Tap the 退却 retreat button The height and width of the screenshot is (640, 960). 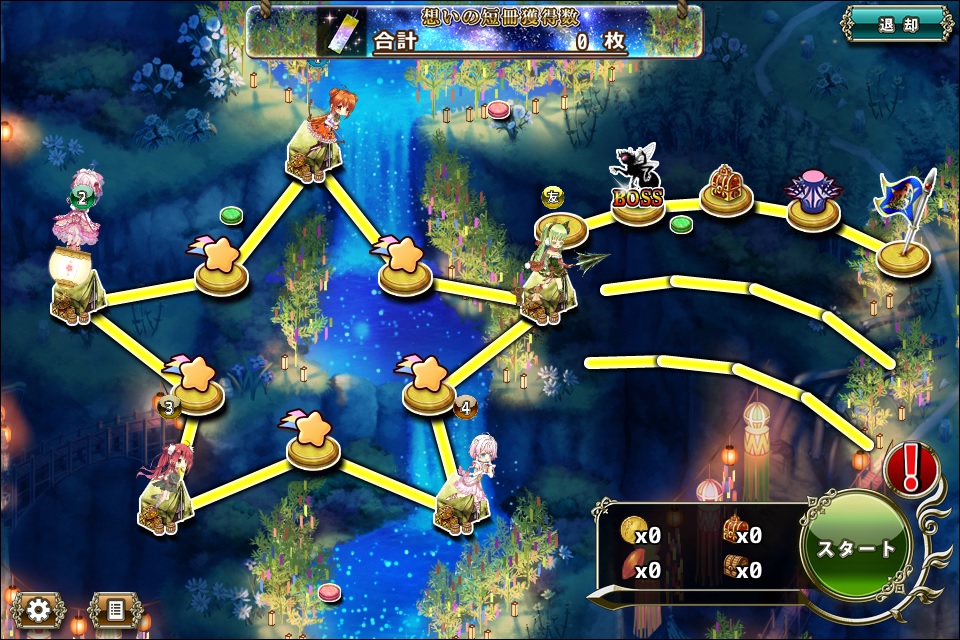(x=895, y=24)
